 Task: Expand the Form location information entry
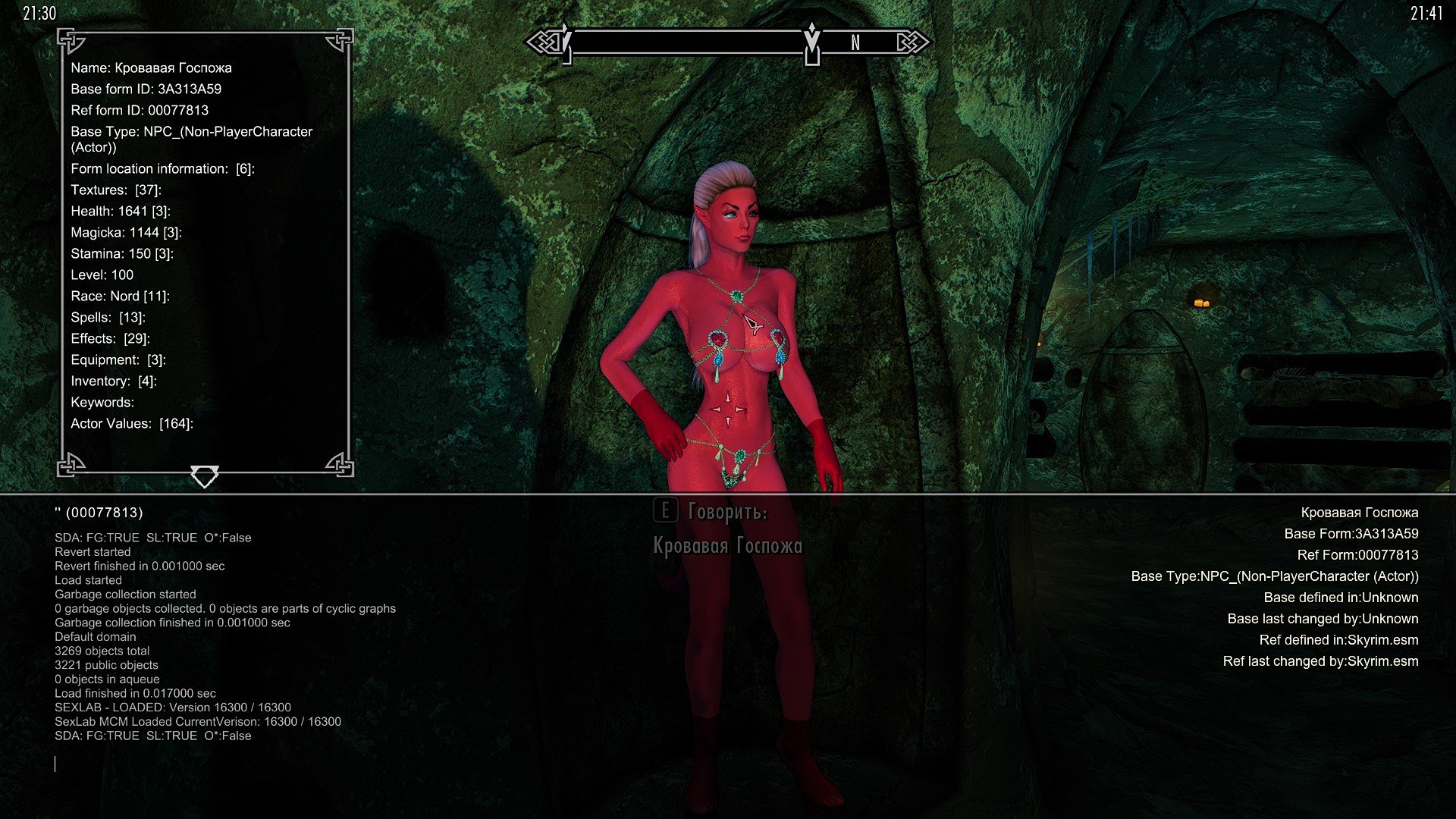[x=162, y=168]
